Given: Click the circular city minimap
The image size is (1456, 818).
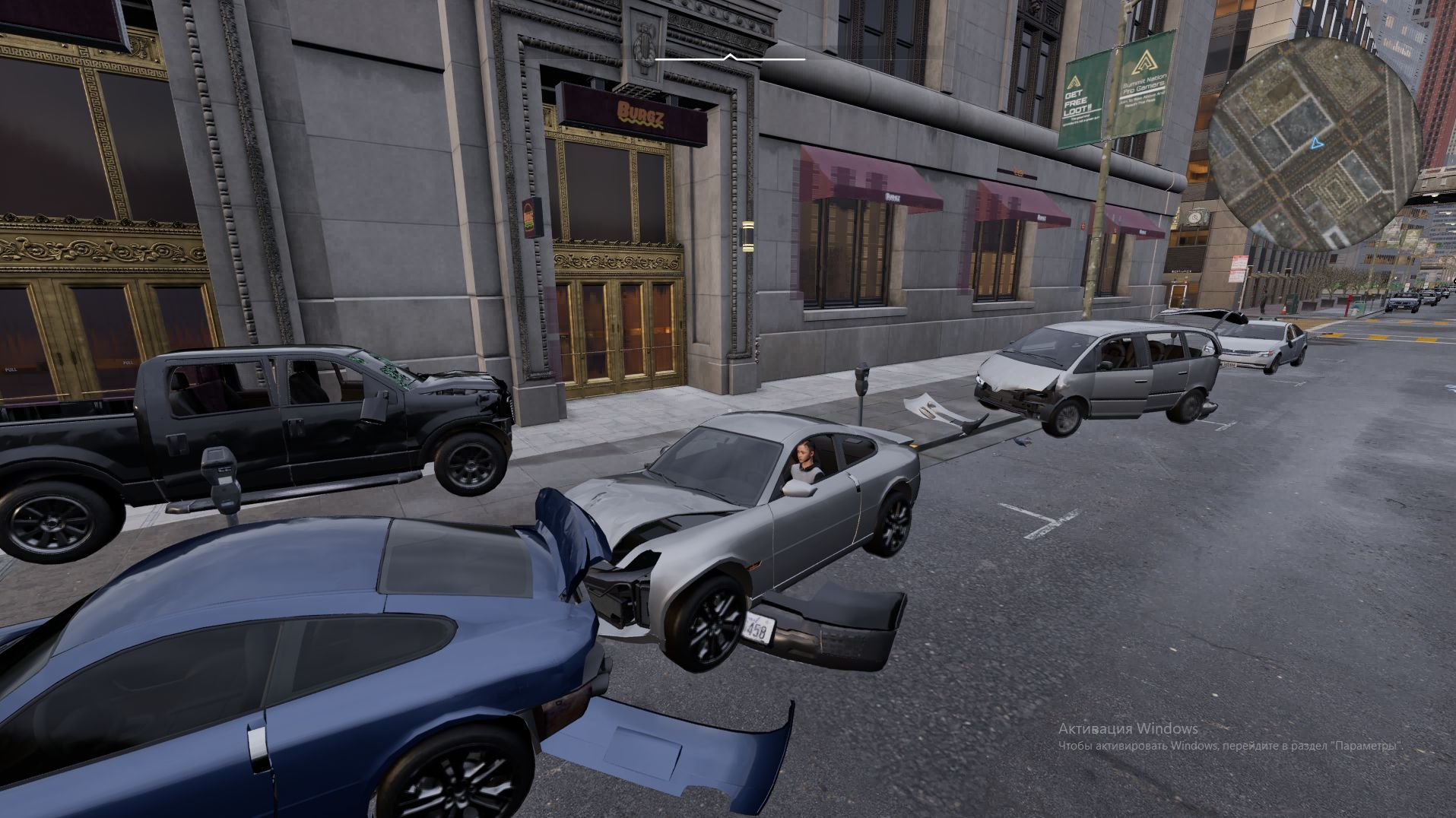Looking at the screenshot, I should [1314, 144].
